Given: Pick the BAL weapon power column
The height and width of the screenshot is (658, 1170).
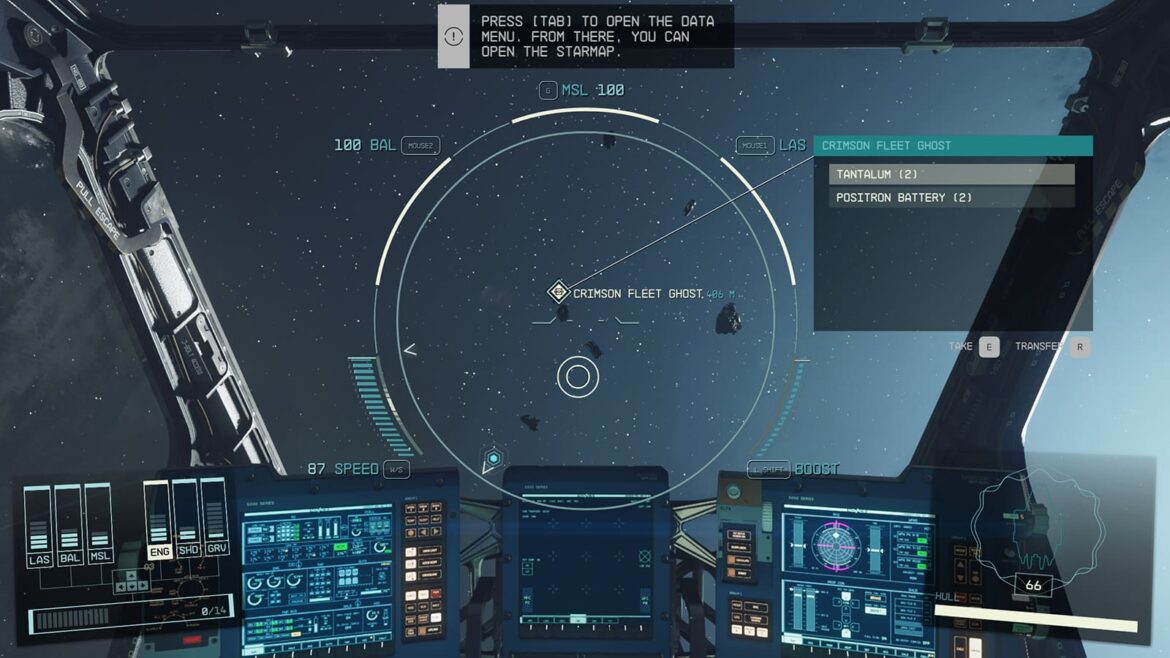Looking at the screenshot, I should coord(69,527).
